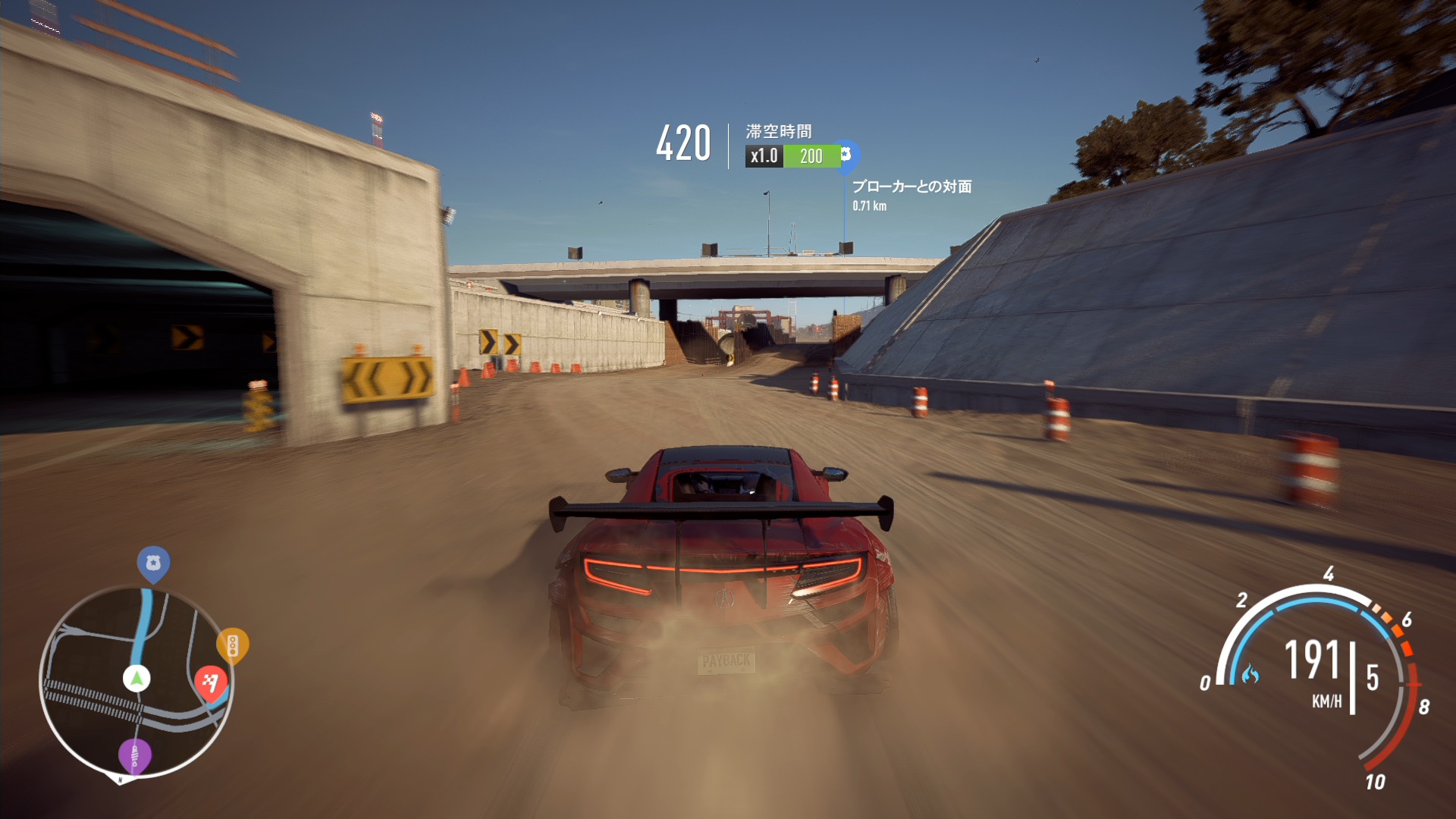The height and width of the screenshot is (819, 1456).
Task: Click the green player arrow on minimap
Action: click(x=136, y=677)
